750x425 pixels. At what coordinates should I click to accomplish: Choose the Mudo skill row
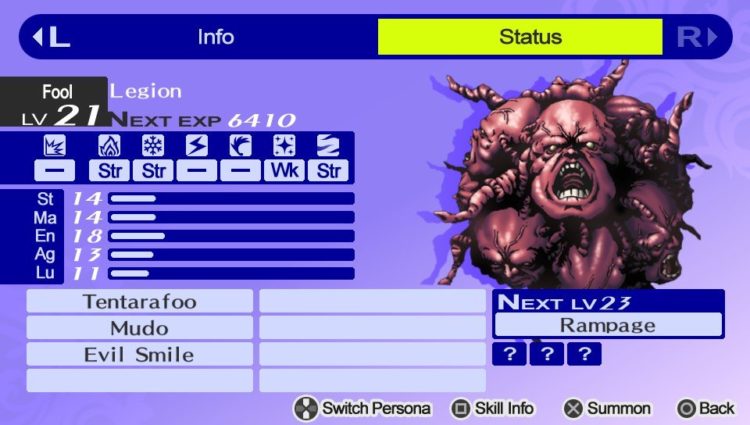(x=139, y=328)
